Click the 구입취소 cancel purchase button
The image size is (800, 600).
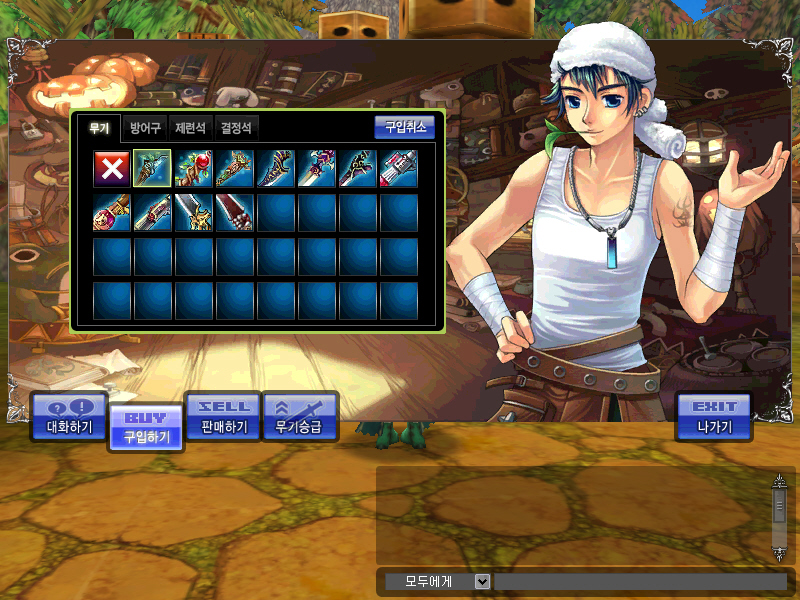[x=404, y=127]
